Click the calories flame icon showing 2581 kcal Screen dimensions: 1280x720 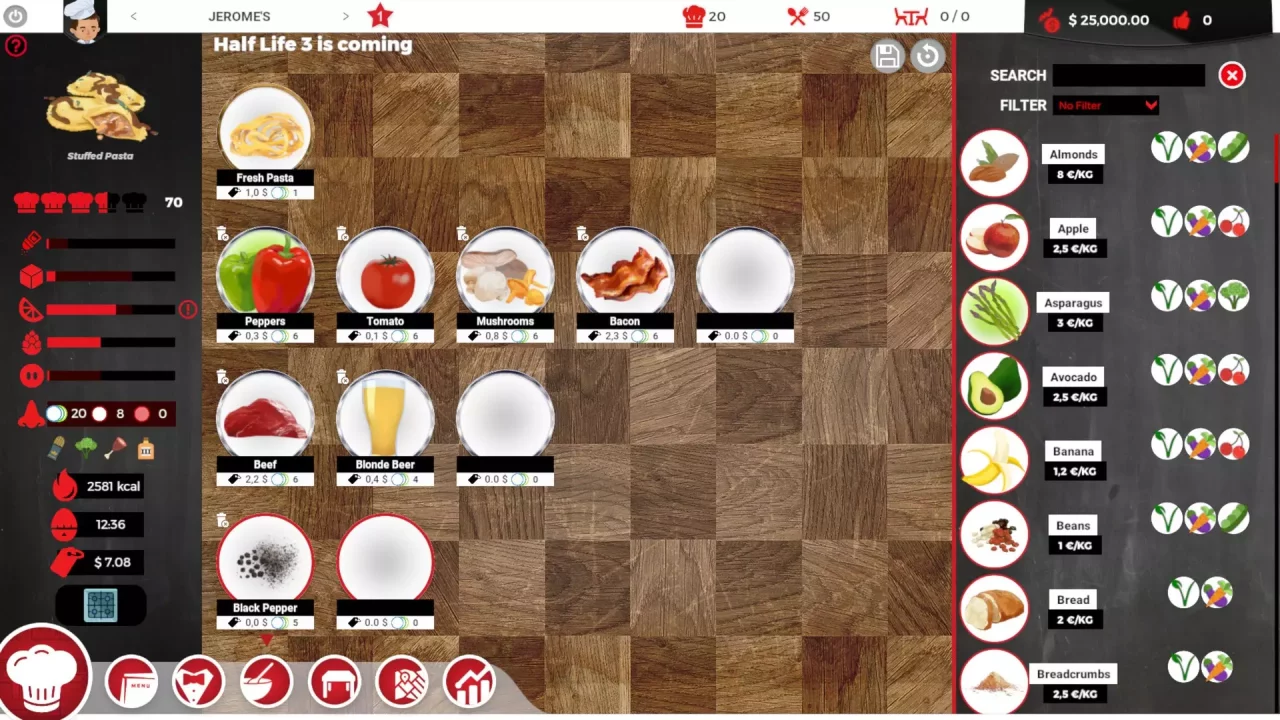point(64,486)
